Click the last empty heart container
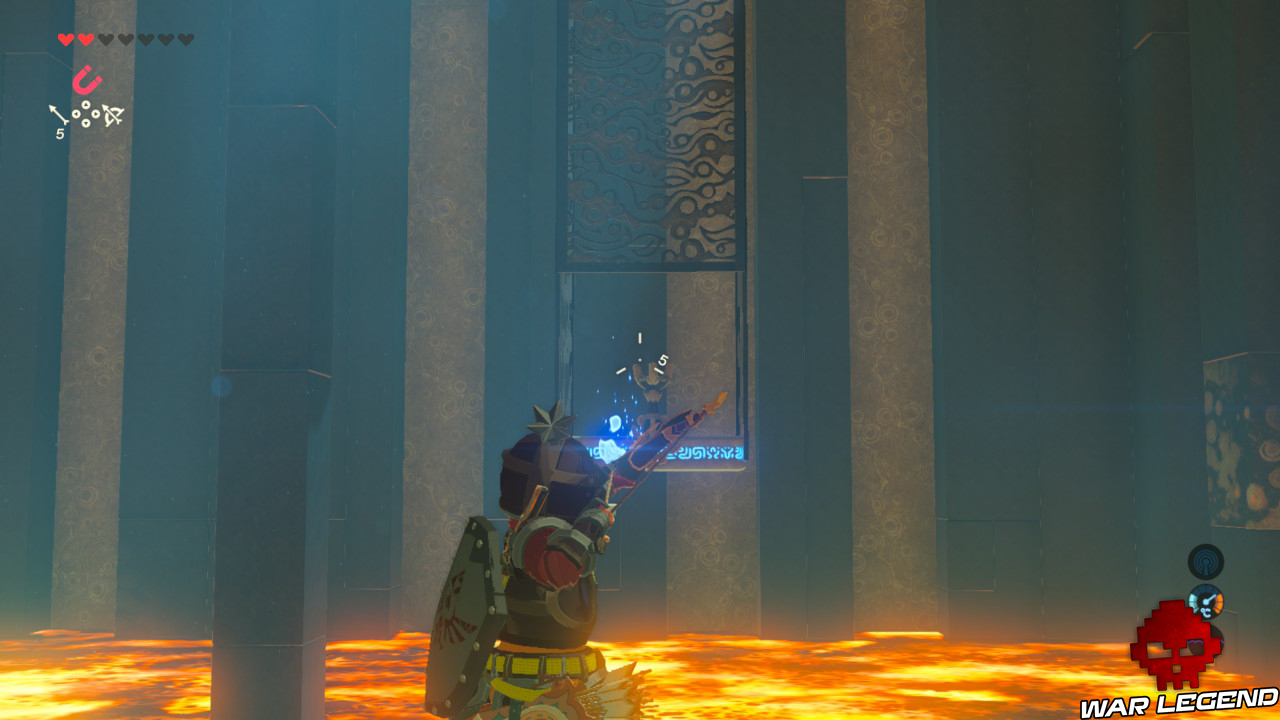Screen dimensions: 1280x720 (184, 38)
